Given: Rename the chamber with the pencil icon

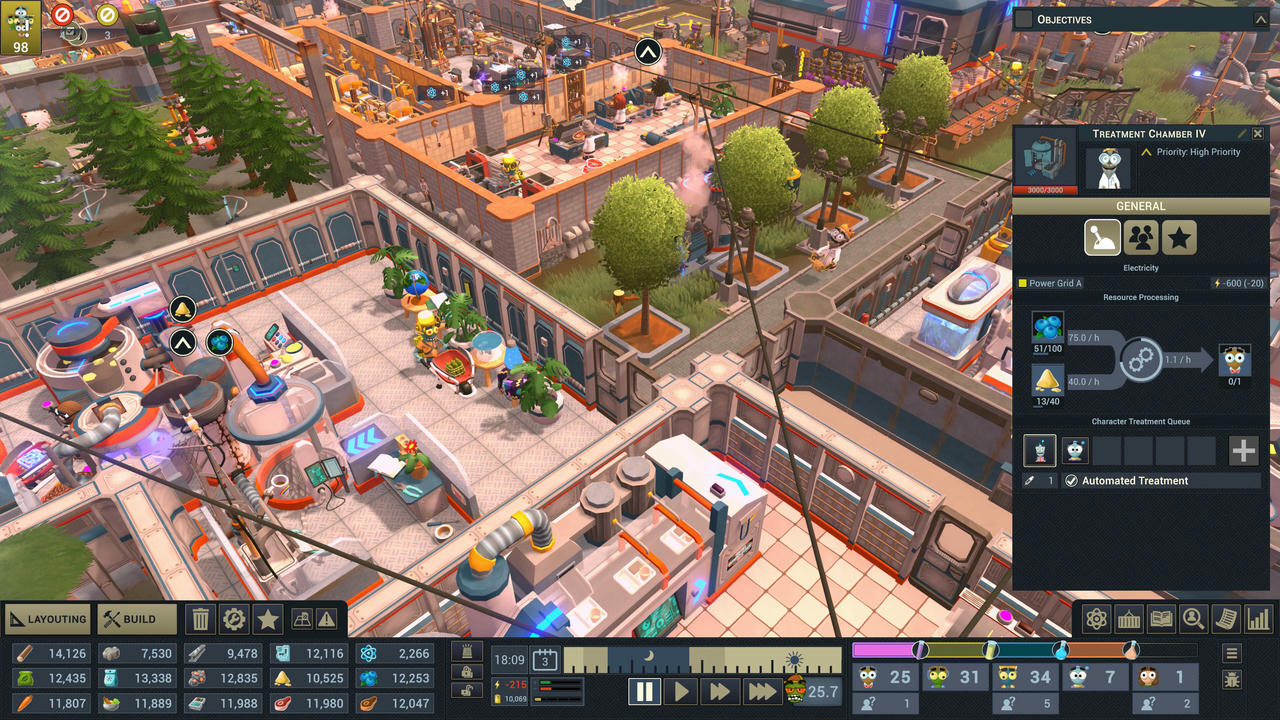Looking at the screenshot, I should [x=1242, y=134].
